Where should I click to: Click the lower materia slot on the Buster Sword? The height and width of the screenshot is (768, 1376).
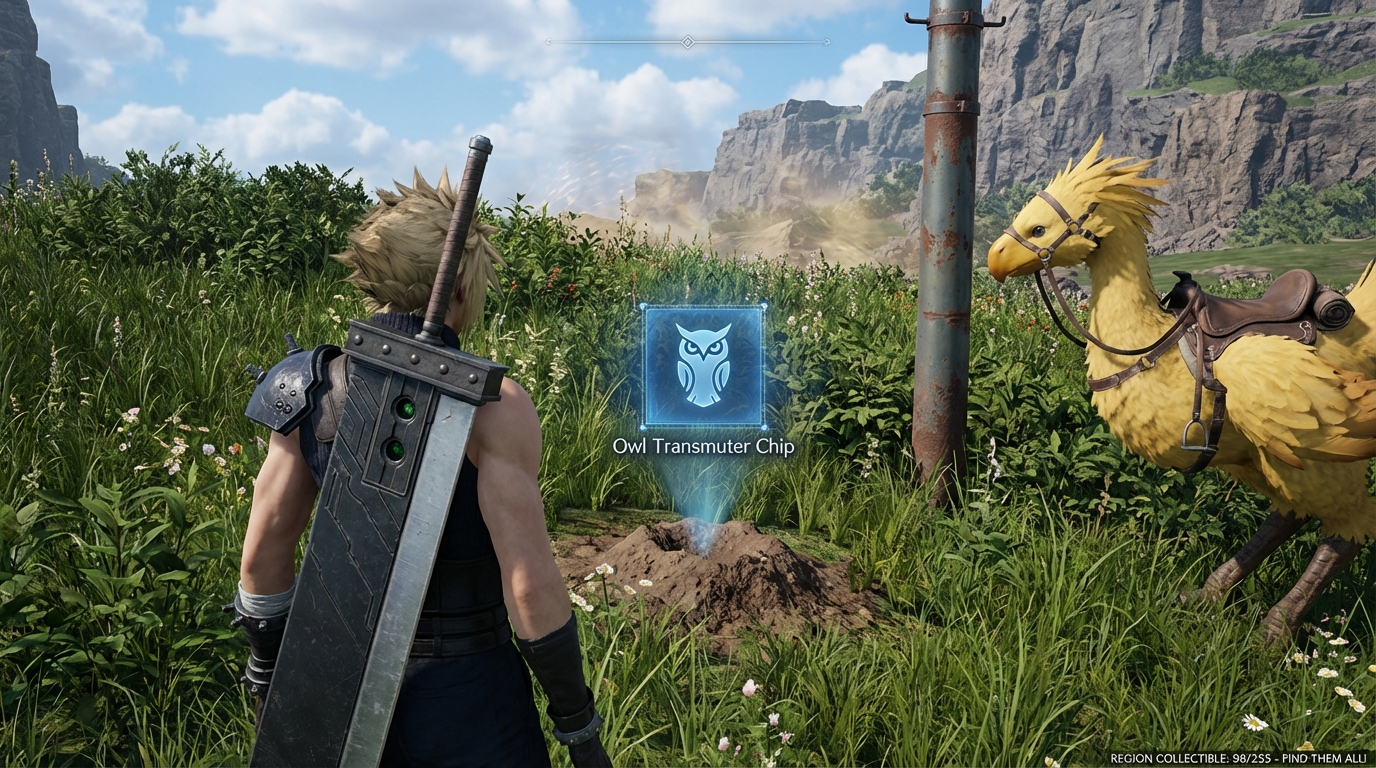395,449
